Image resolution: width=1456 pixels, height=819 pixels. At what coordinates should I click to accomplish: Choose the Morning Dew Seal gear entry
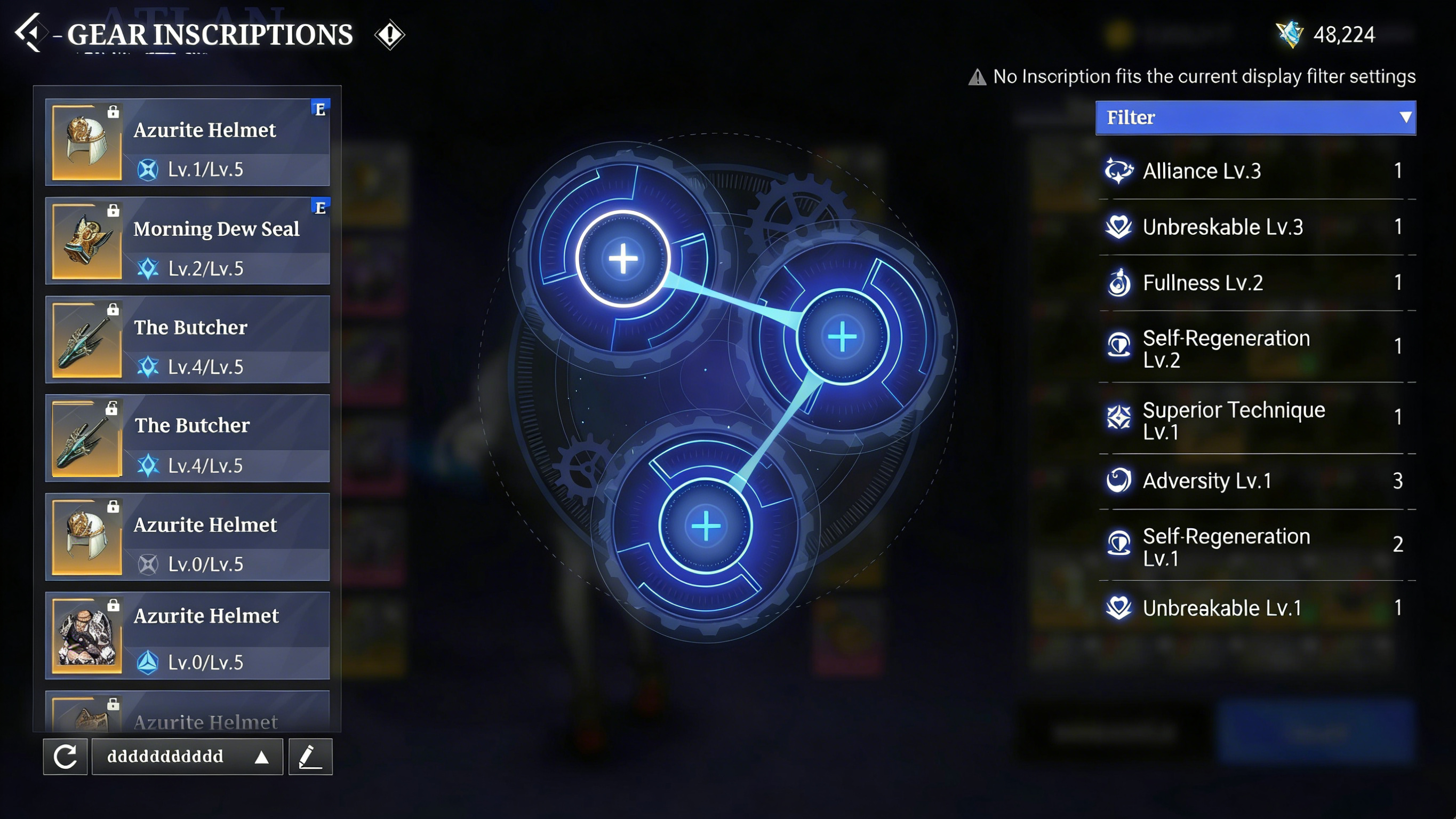[187, 241]
